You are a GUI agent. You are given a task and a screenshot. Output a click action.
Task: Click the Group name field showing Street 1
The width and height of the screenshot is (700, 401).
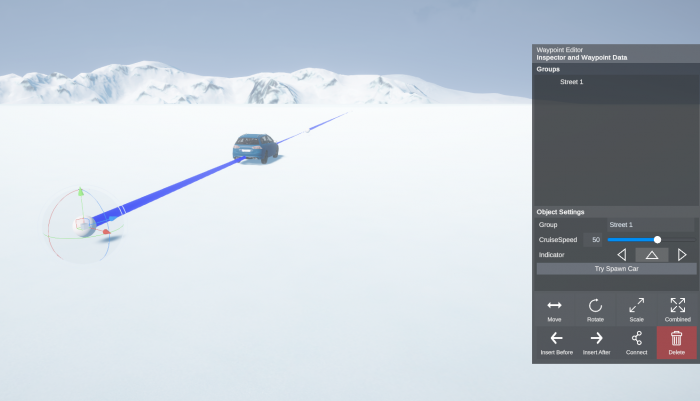650,225
